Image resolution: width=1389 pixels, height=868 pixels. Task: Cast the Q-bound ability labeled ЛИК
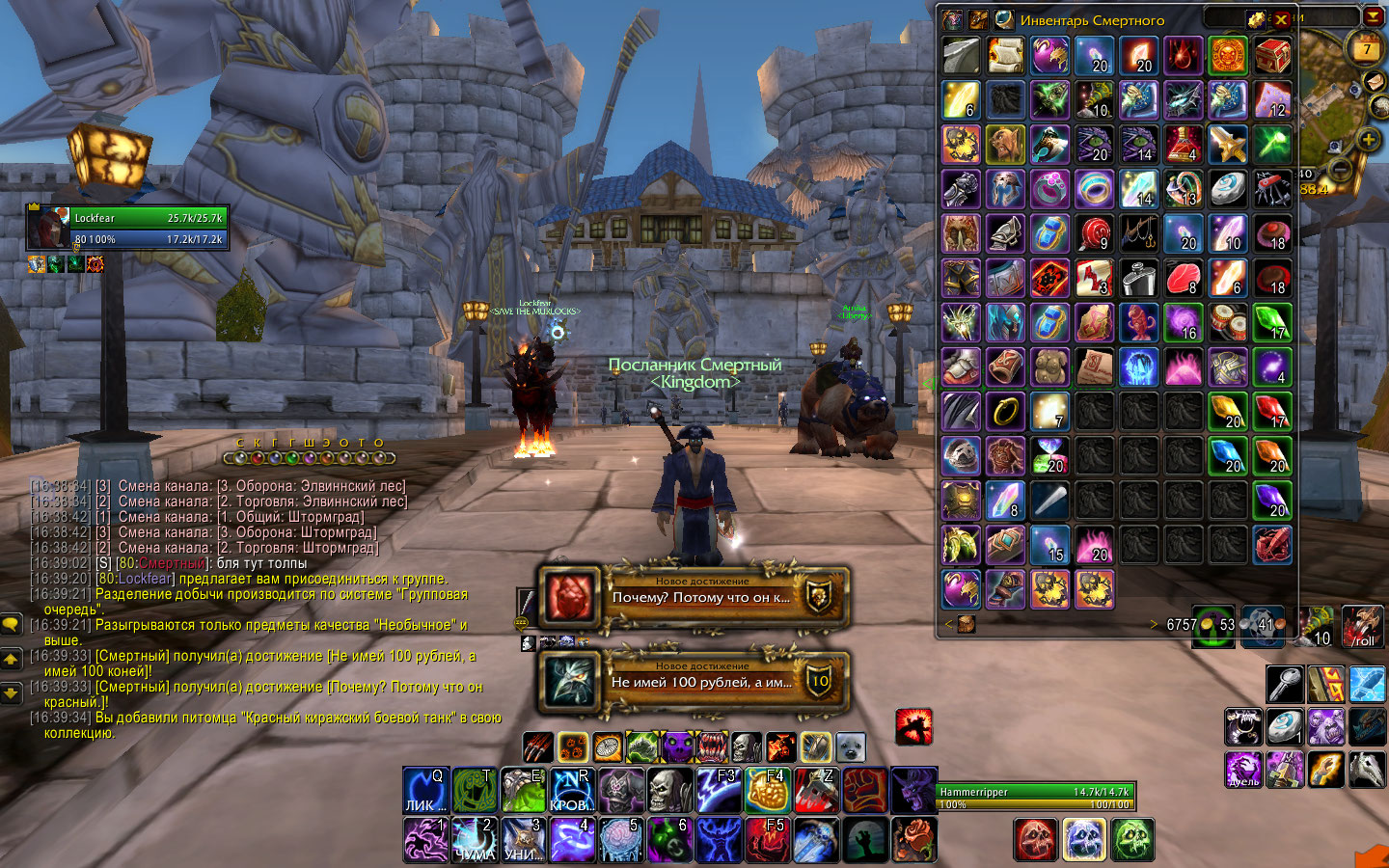tap(425, 791)
